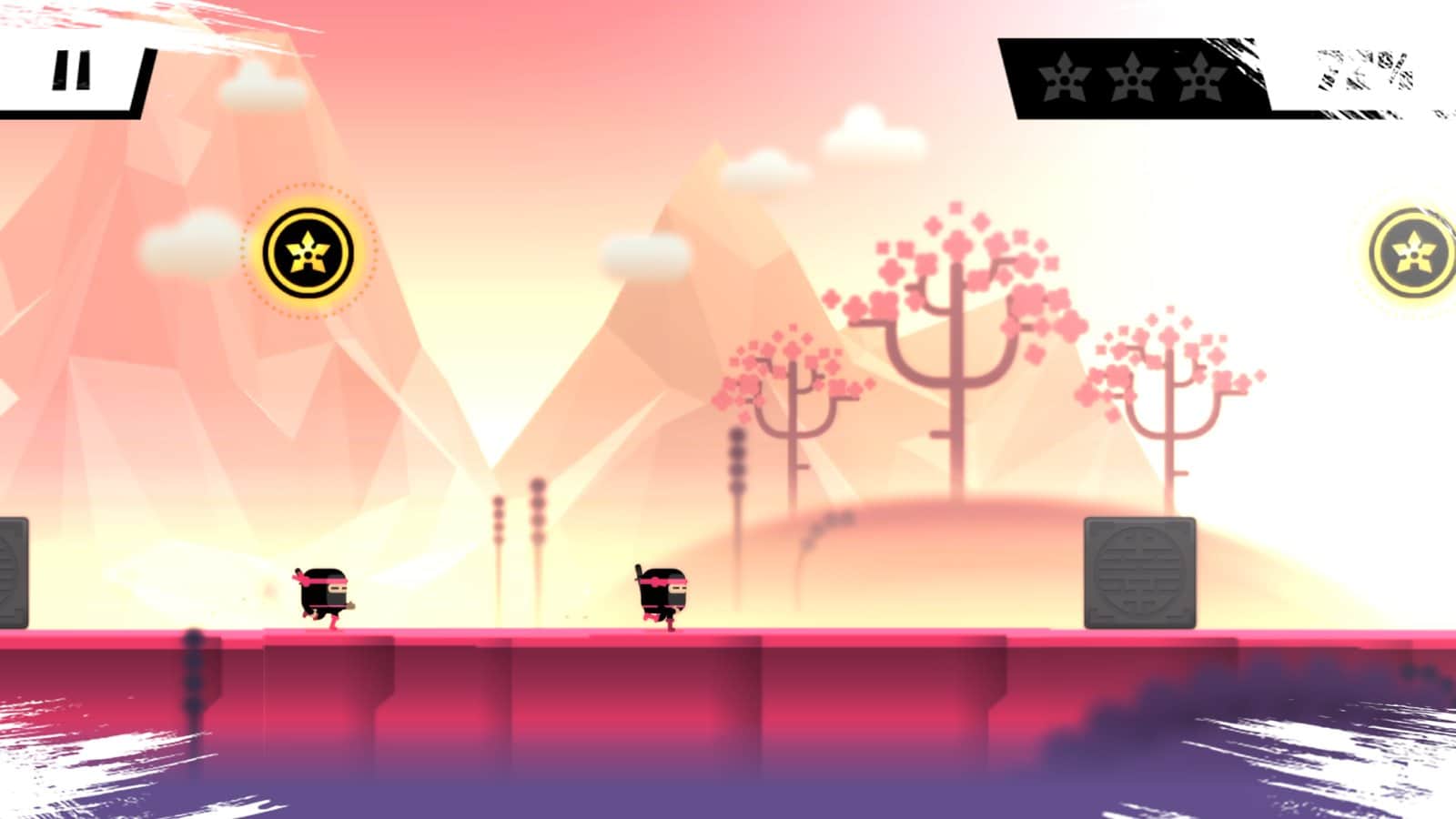Screen dimensions: 1456x819
Task: Click the crate on the right platform
Action: click(1140, 571)
